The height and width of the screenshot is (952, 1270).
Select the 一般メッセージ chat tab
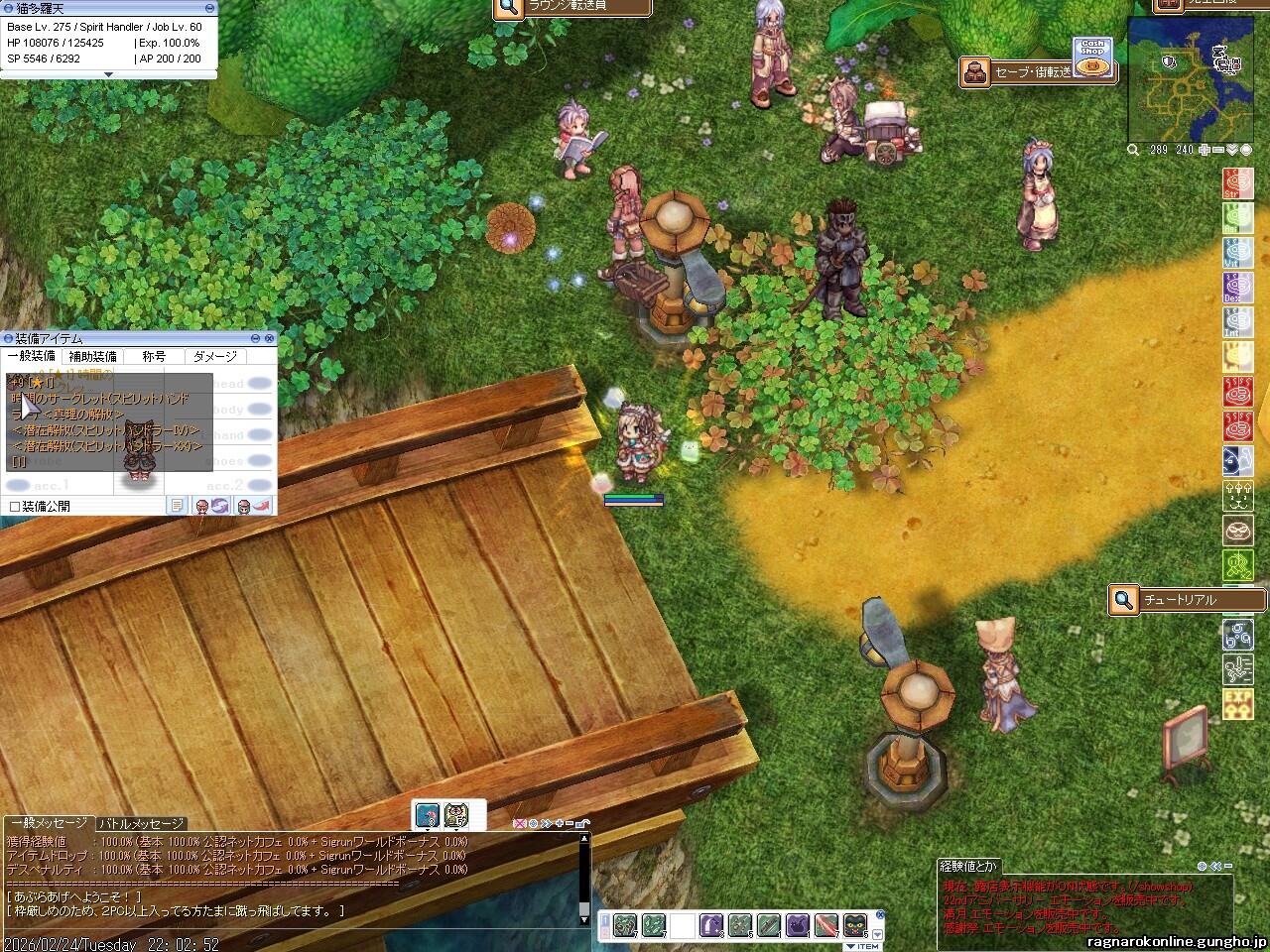pos(48,823)
